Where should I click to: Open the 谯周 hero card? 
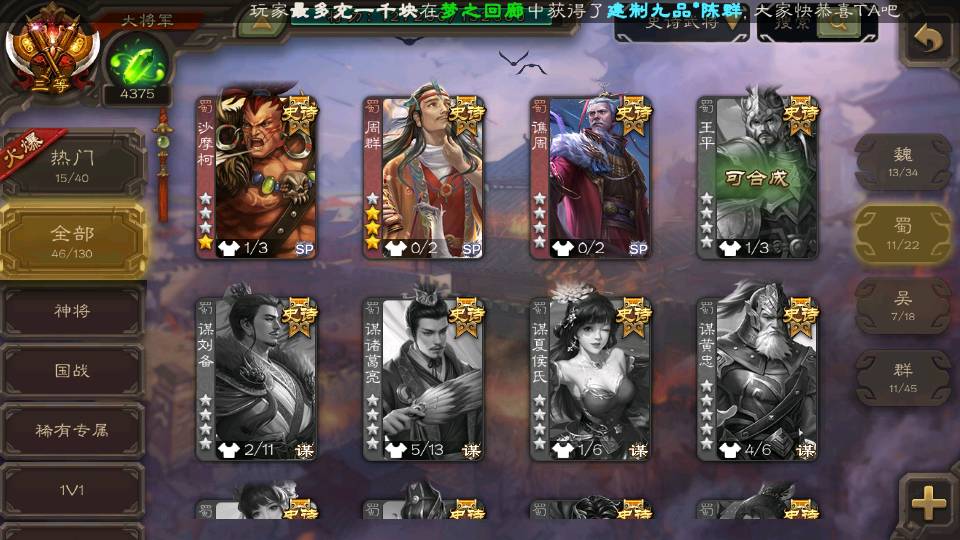591,177
